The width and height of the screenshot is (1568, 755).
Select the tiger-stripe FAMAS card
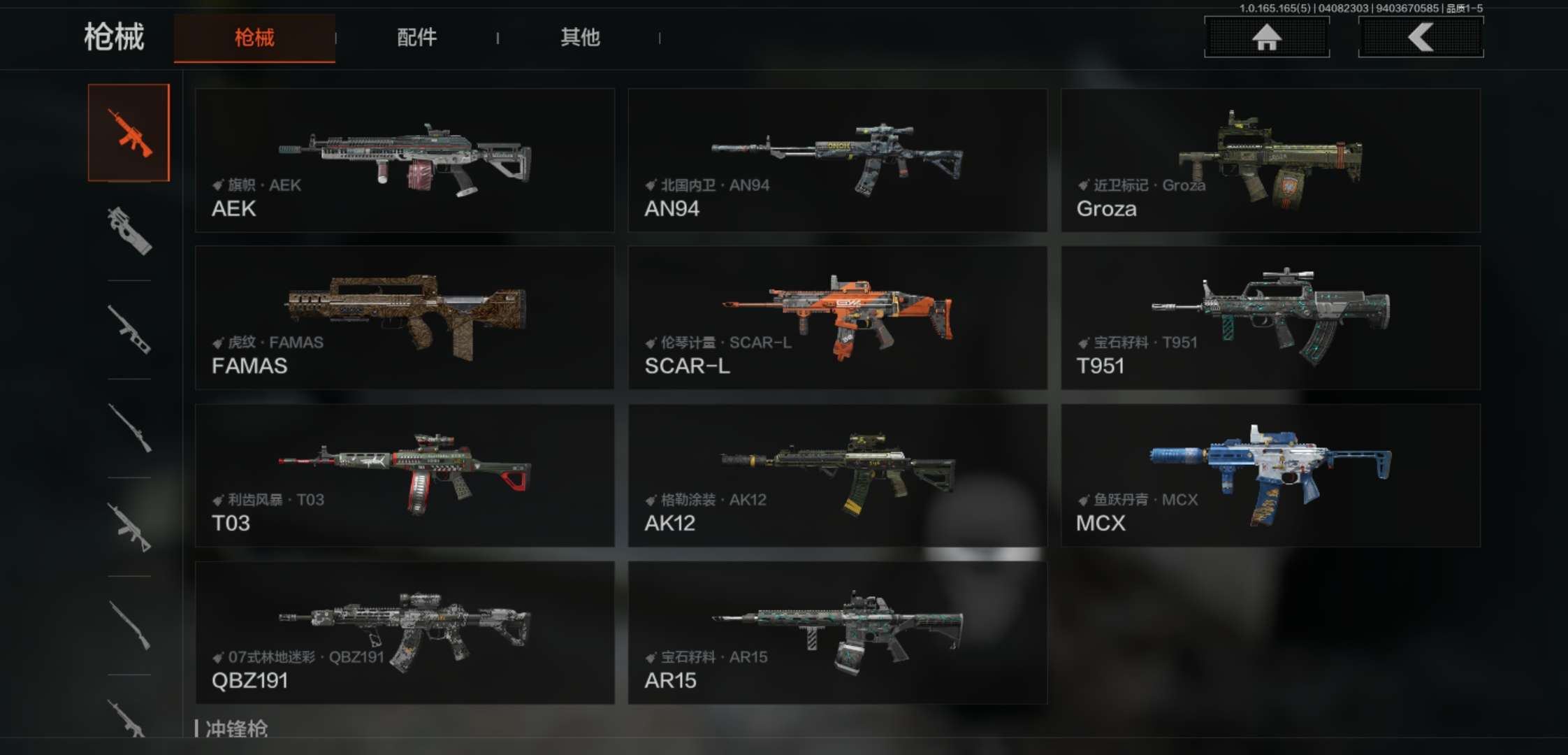405,317
